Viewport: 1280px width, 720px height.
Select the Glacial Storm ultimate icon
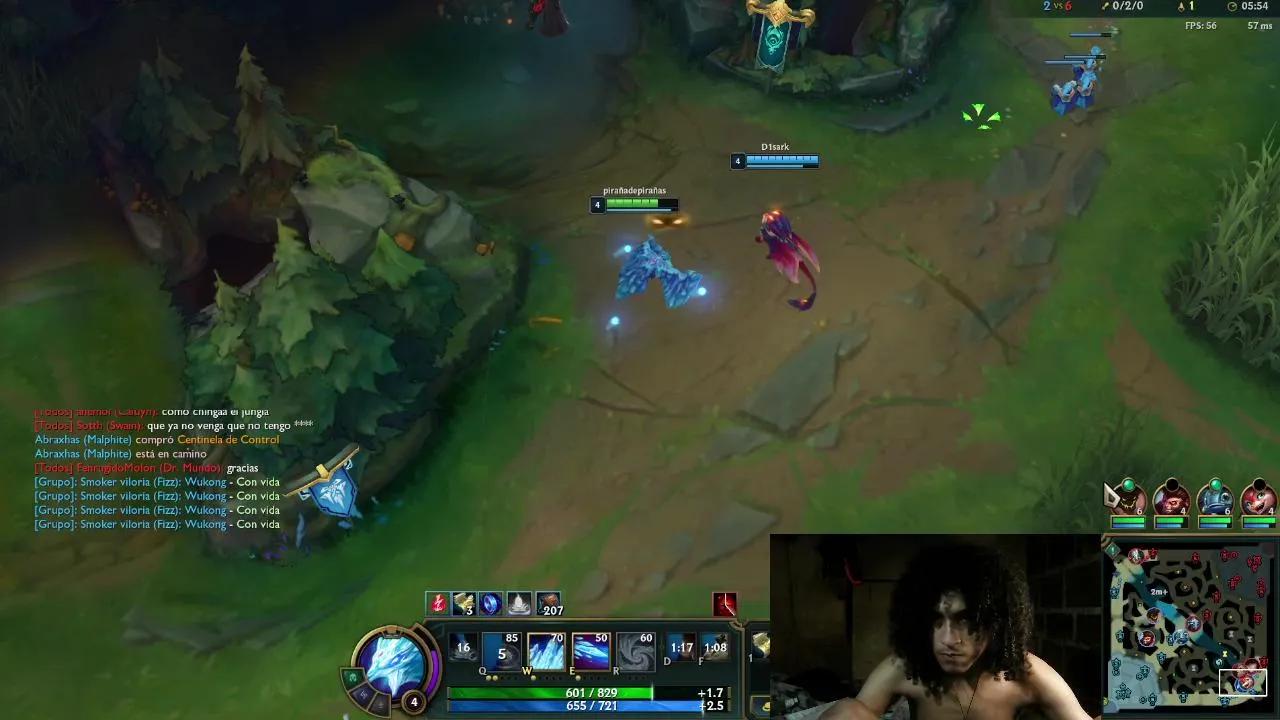(x=635, y=650)
